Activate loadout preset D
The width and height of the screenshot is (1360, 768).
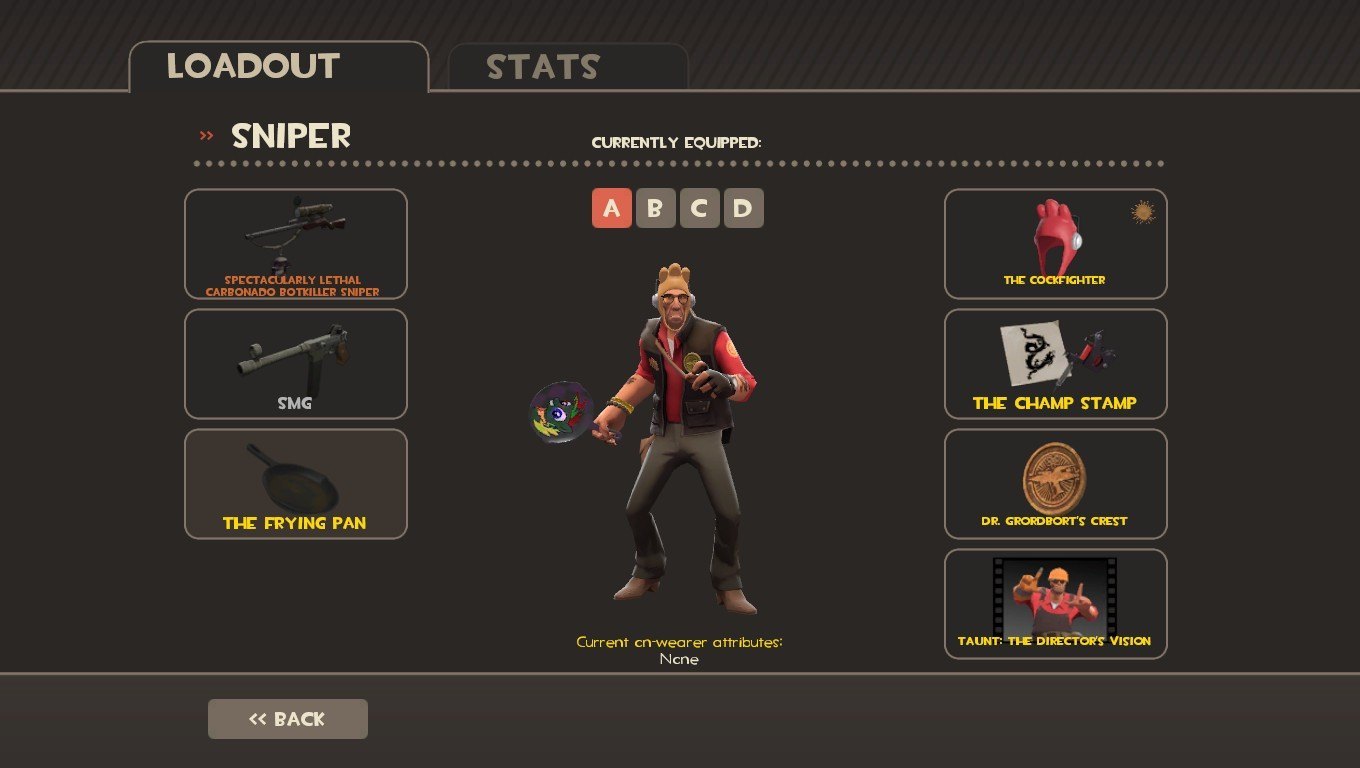coord(744,208)
